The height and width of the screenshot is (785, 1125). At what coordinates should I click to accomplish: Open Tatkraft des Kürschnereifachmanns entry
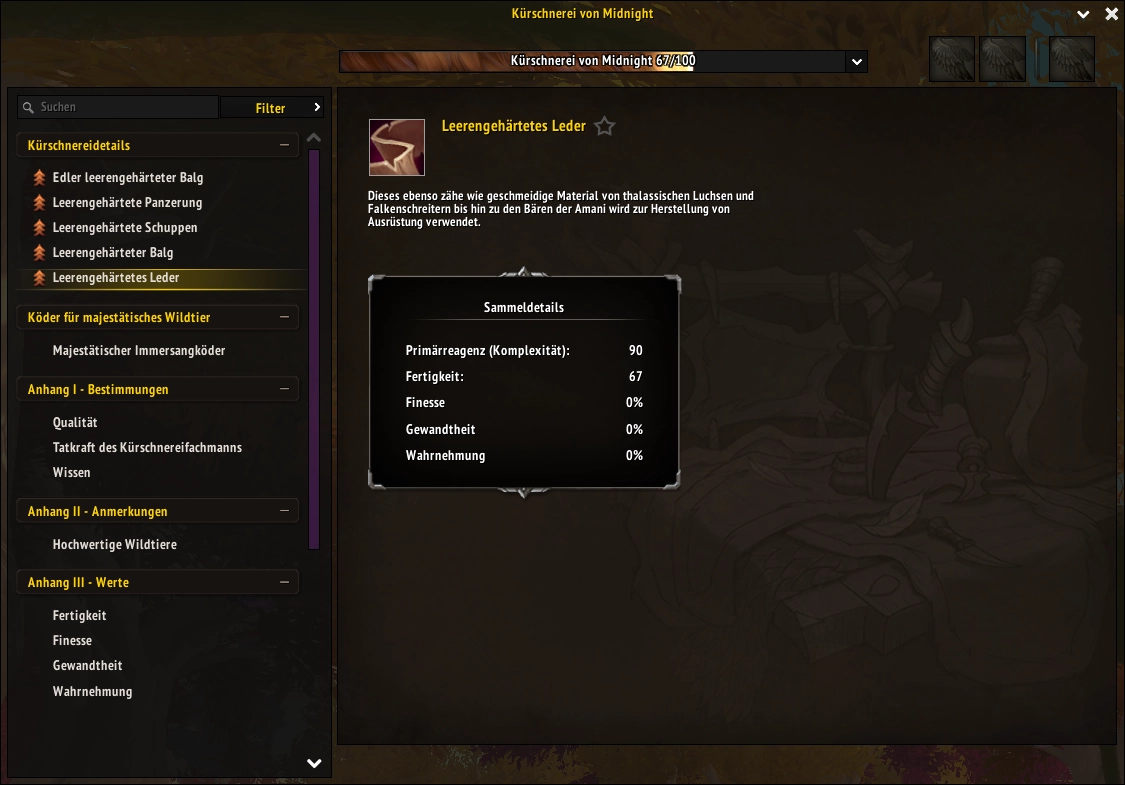(x=147, y=448)
